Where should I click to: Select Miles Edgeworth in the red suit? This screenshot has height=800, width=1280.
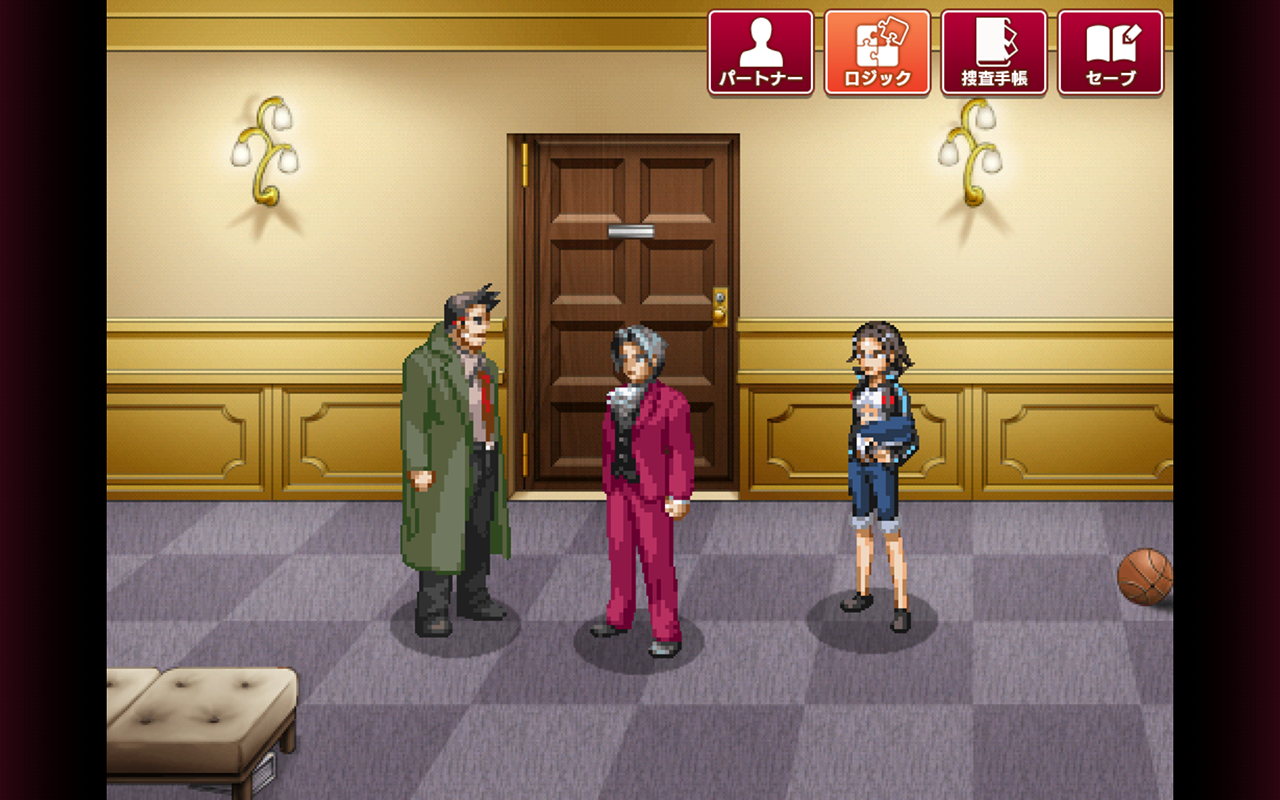[640, 470]
